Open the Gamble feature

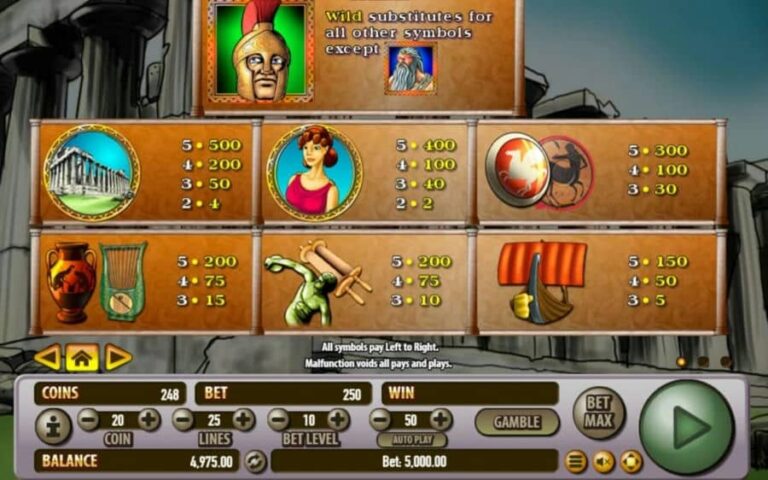tap(516, 422)
